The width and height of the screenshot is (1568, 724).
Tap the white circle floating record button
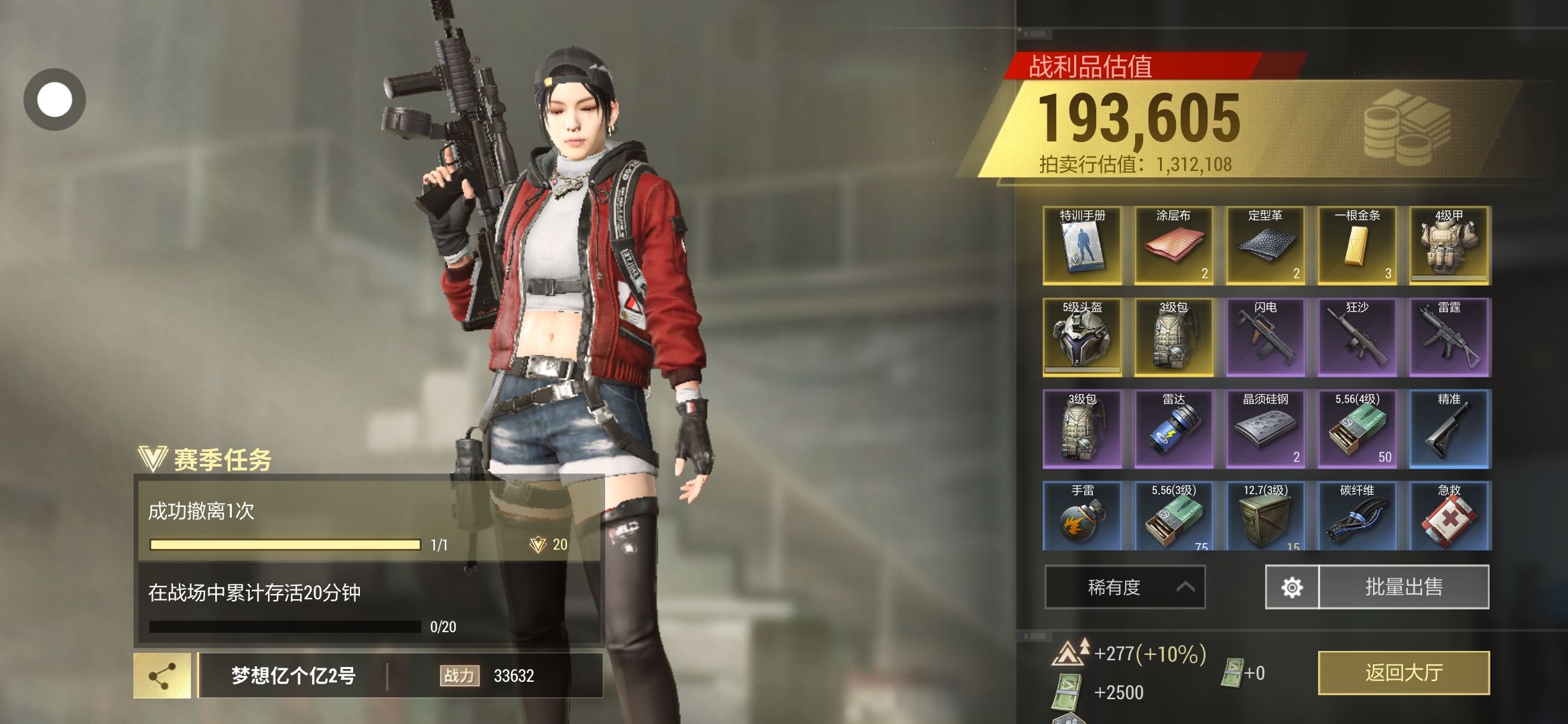54,99
